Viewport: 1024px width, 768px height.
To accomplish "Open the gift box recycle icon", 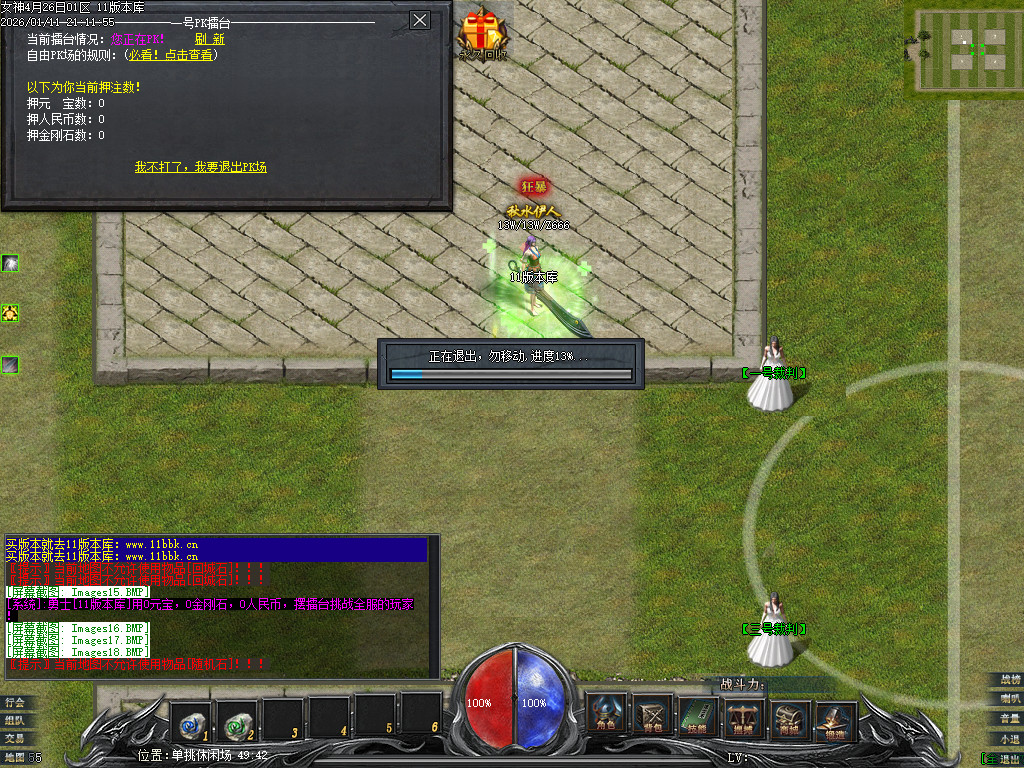I will coord(483,32).
